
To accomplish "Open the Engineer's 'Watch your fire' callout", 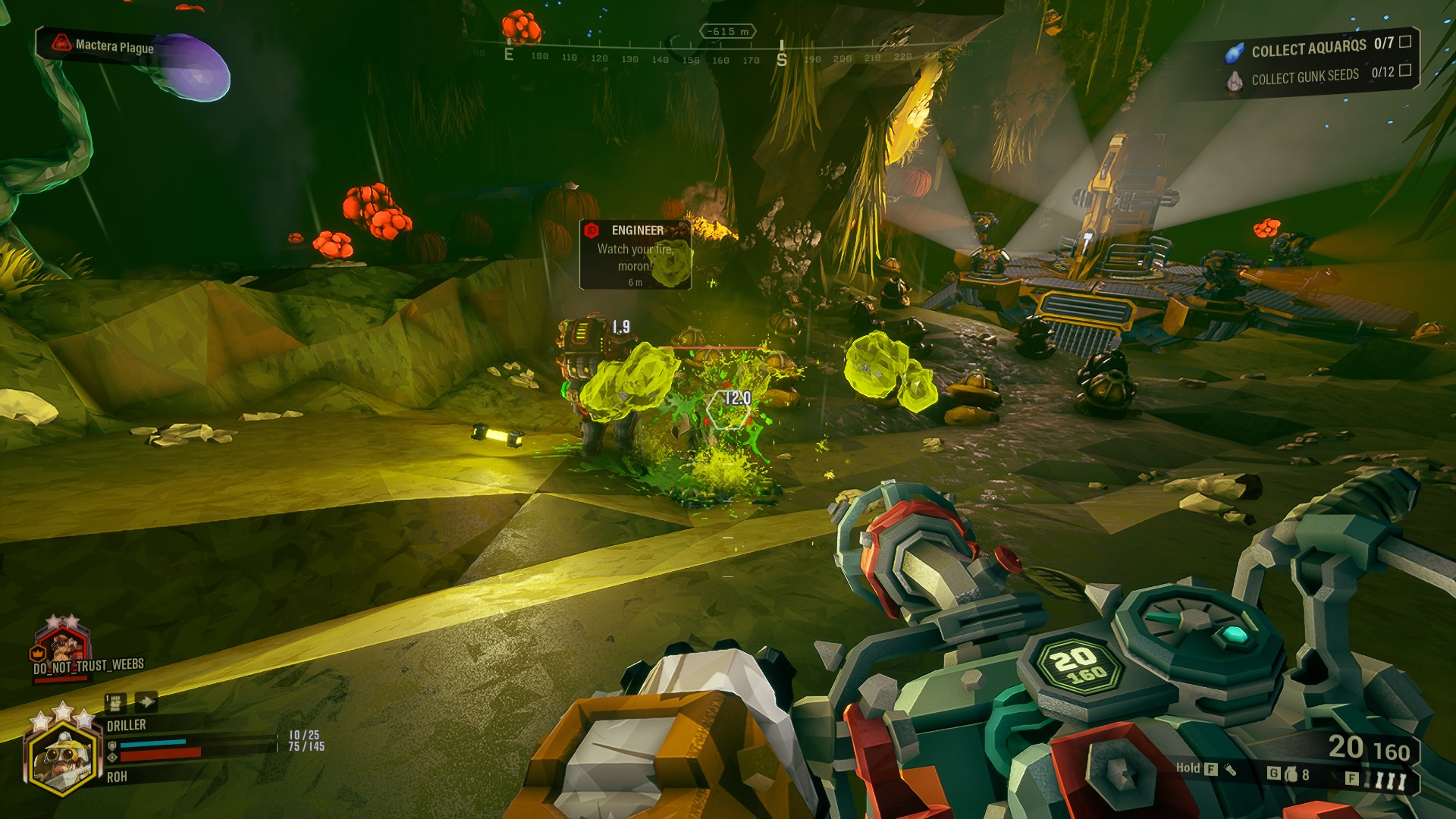I will 635,255.
